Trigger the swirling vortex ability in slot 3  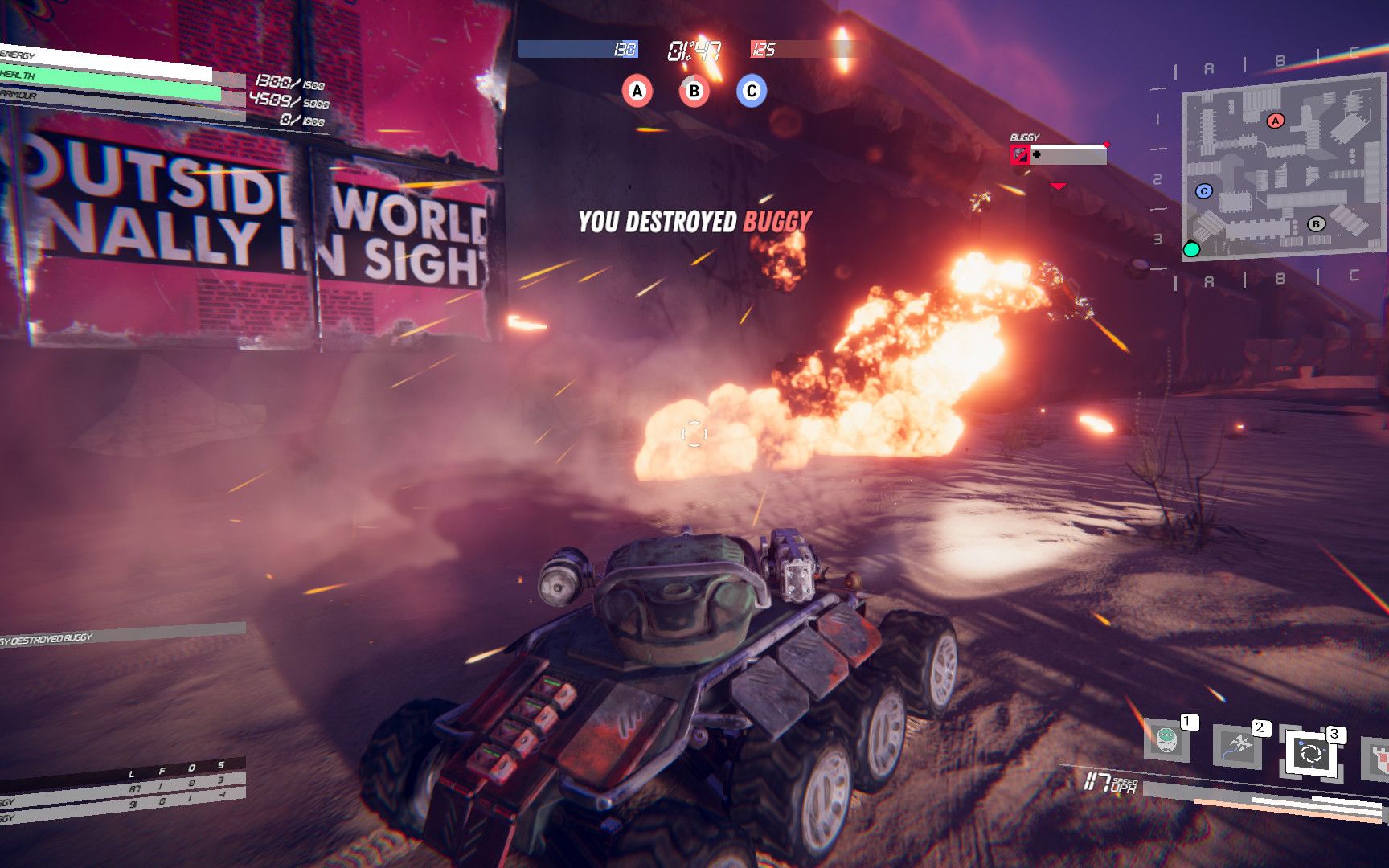(x=1312, y=755)
